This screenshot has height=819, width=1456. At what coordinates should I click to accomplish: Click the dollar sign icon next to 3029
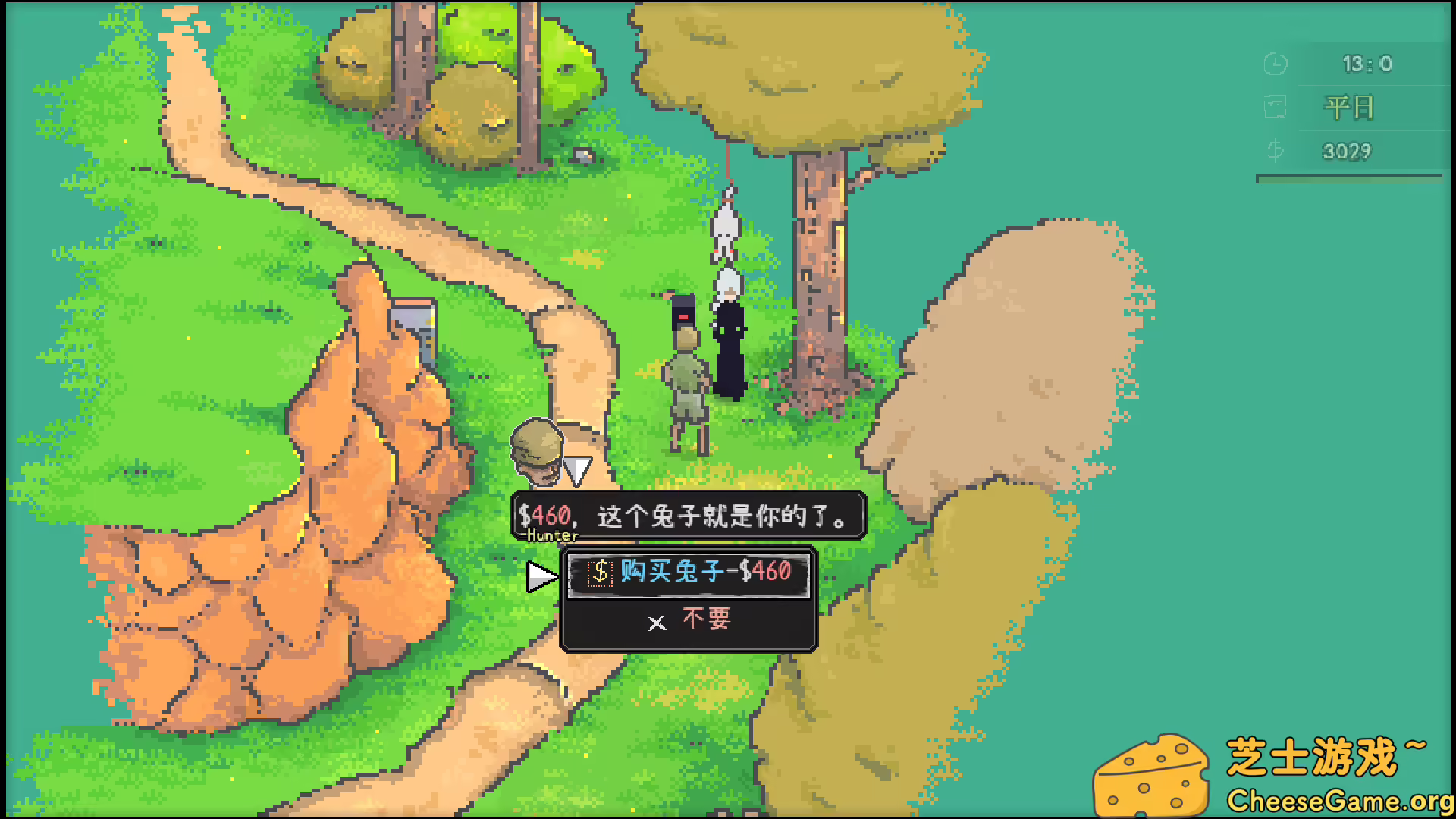(x=1275, y=150)
